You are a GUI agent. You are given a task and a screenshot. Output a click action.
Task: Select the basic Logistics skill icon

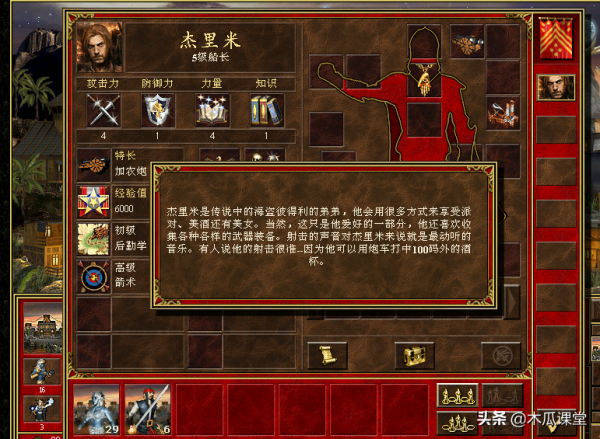pyautogui.click(x=94, y=239)
